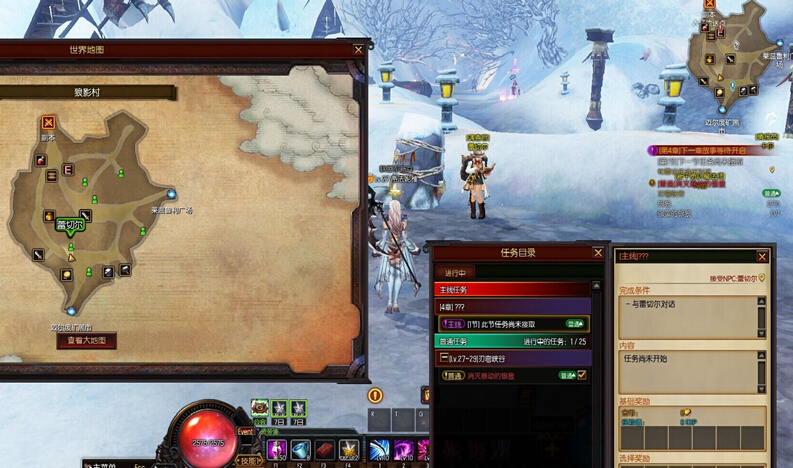This screenshot has height=468, width=793.
Task: Use the red brick item in F3
Action: 325,450
